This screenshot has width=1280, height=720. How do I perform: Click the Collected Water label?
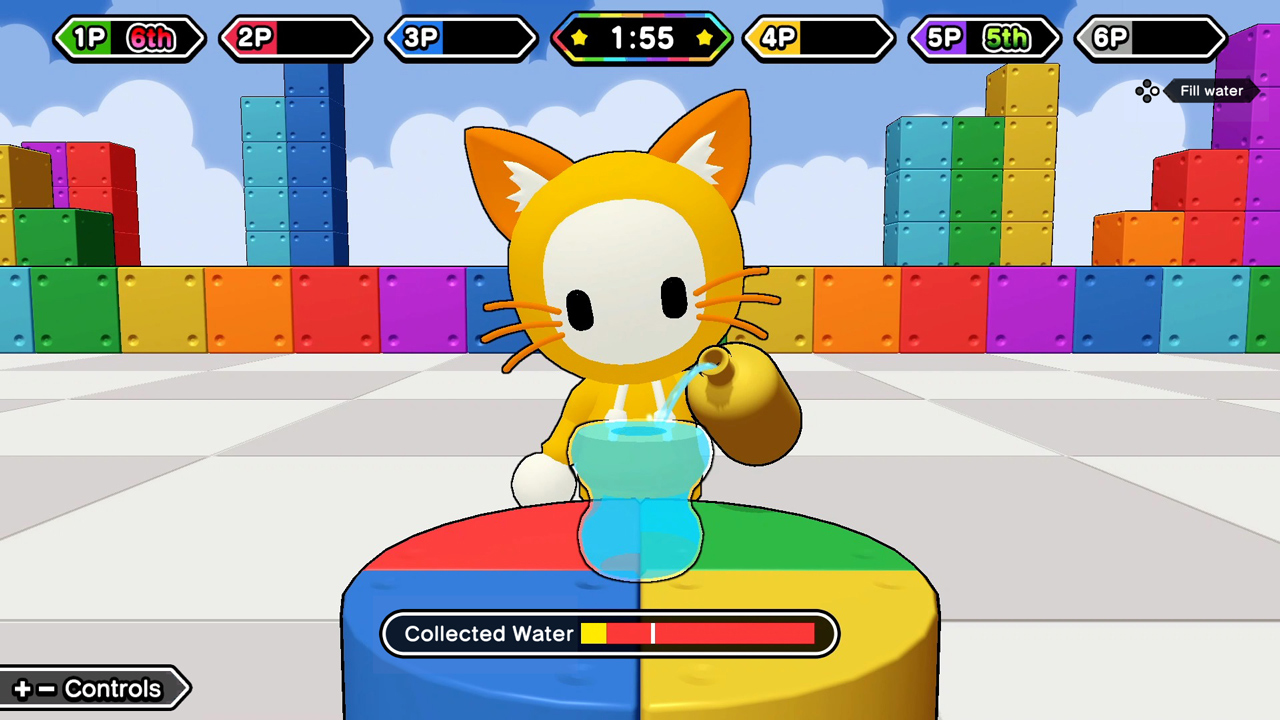pyautogui.click(x=489, y=633)
